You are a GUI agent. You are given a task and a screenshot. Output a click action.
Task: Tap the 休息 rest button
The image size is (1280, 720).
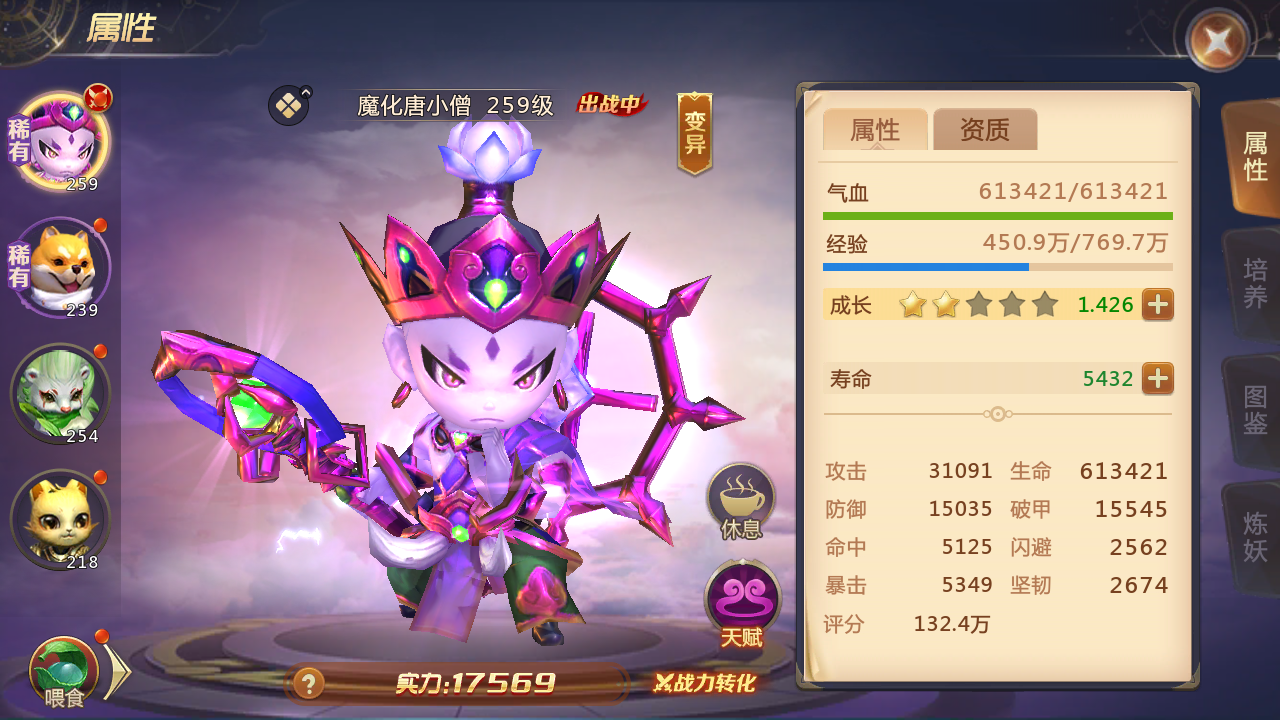click(741, 502)
